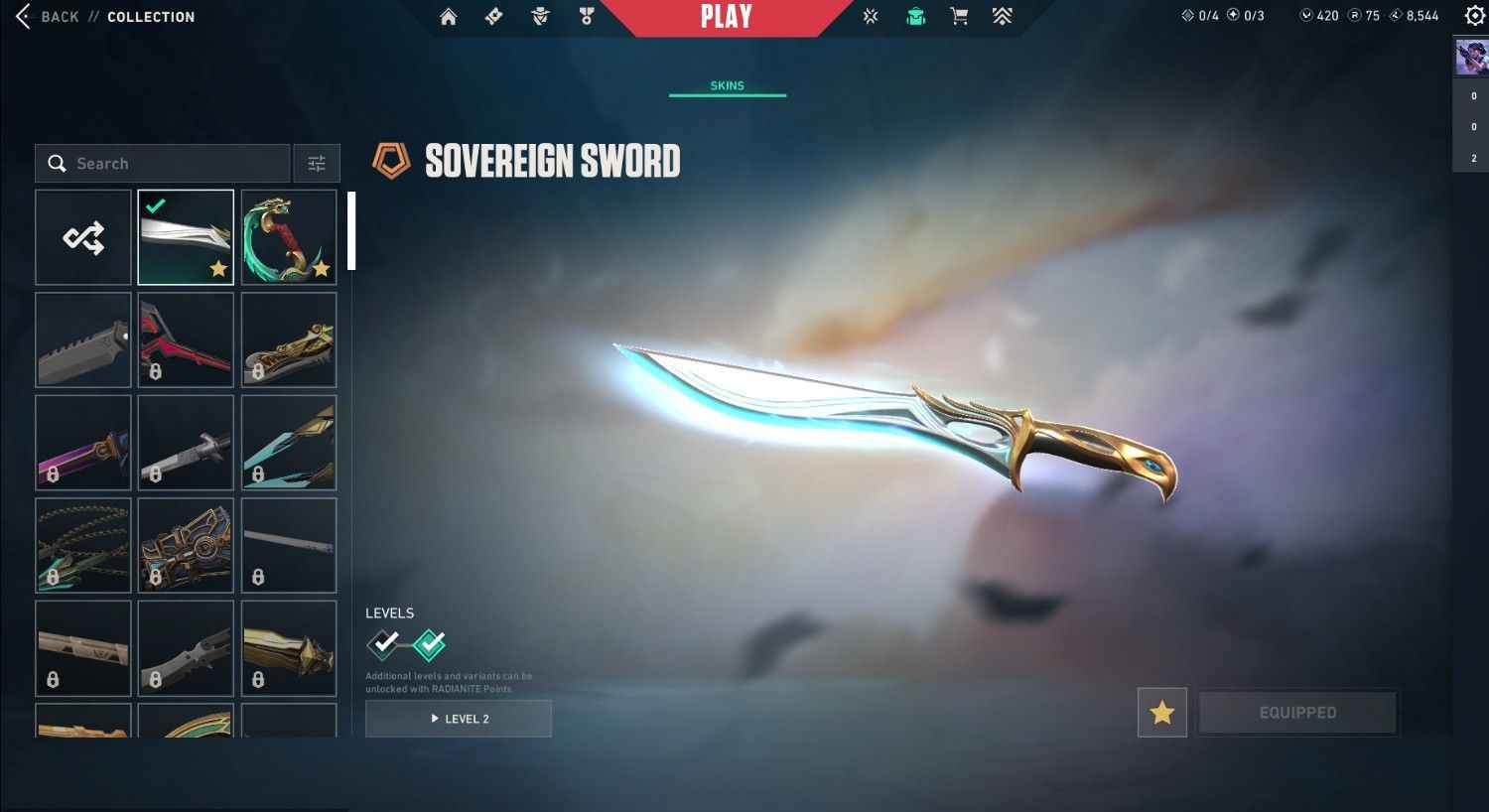Image resolution: width=1489 pixels, height=812 pixels.
Task: Click the EQUIPPED button
Action: click(1297, 712)
